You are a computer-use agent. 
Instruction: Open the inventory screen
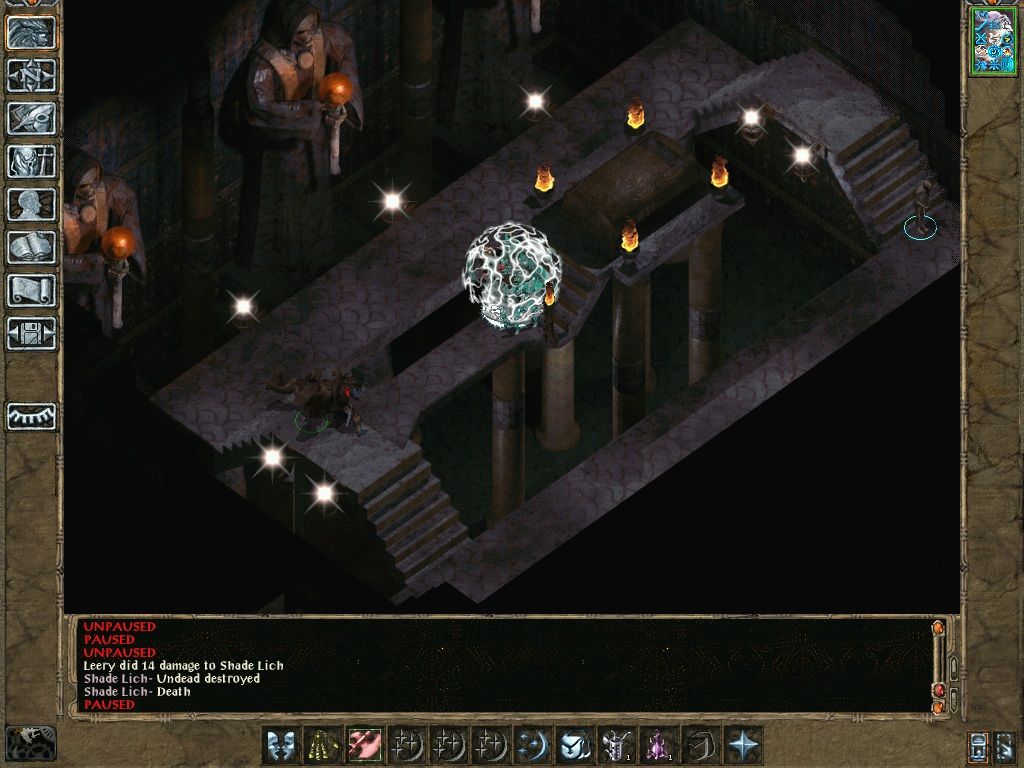click(x=32, y=161)
